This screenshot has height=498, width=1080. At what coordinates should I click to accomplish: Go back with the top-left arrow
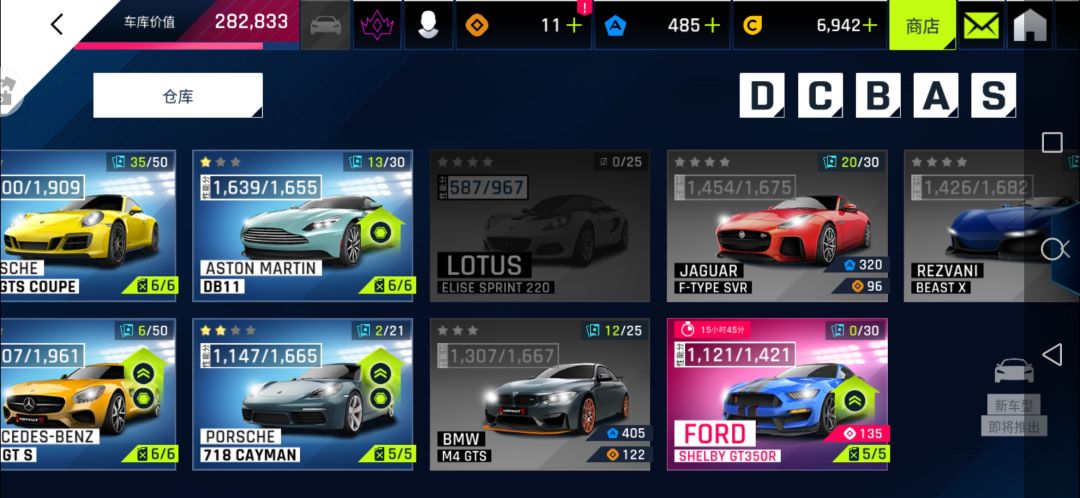[56, 24]
